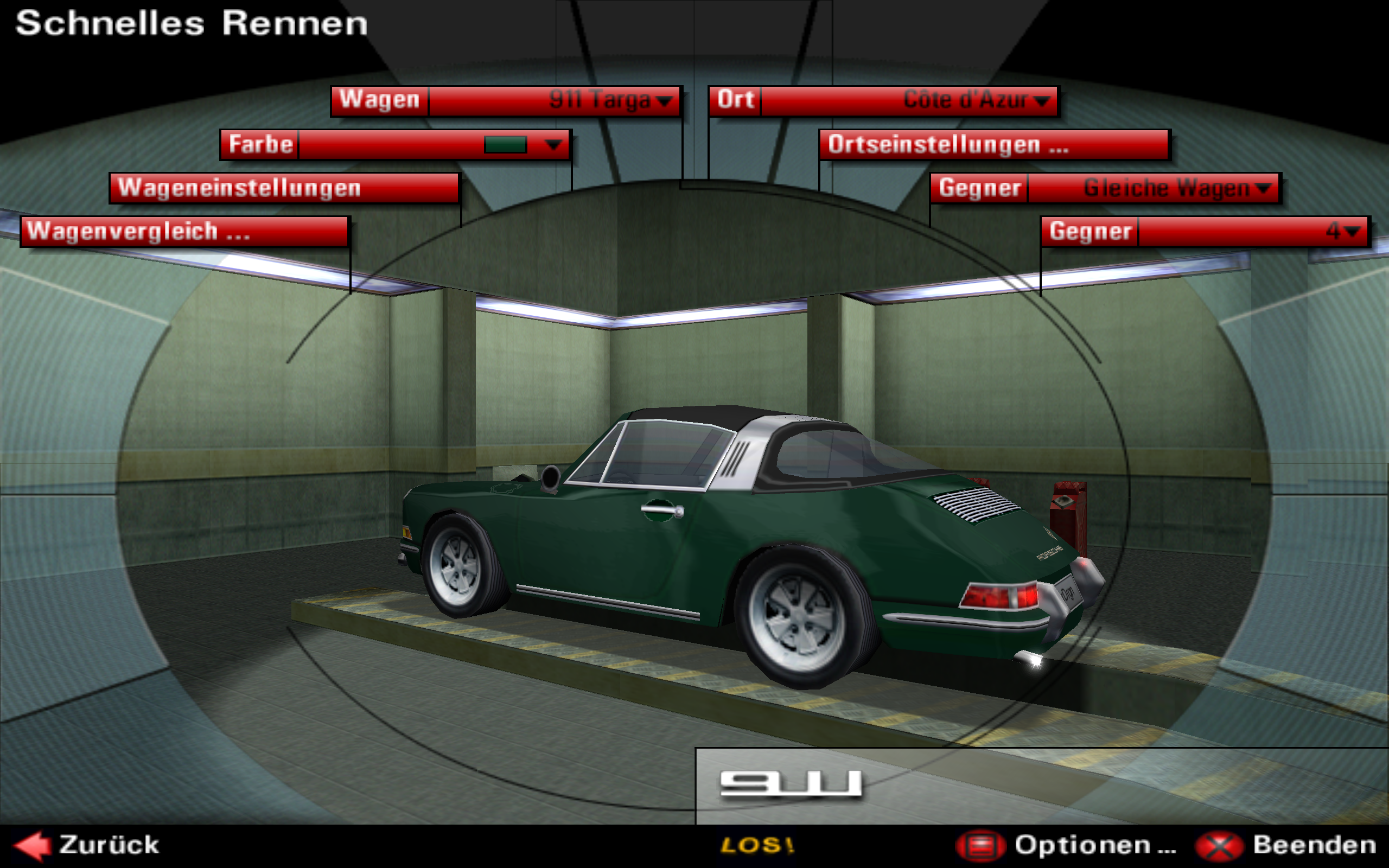Open the Wagenvergleich car comparison
Screen dimensions: 1389x868
click(x=184, y=232)
